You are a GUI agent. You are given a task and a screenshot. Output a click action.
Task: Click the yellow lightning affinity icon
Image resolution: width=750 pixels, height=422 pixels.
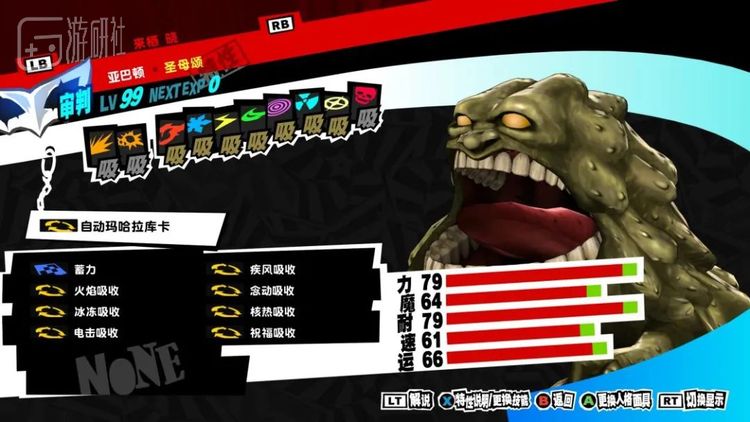click(x=226, y=120)
